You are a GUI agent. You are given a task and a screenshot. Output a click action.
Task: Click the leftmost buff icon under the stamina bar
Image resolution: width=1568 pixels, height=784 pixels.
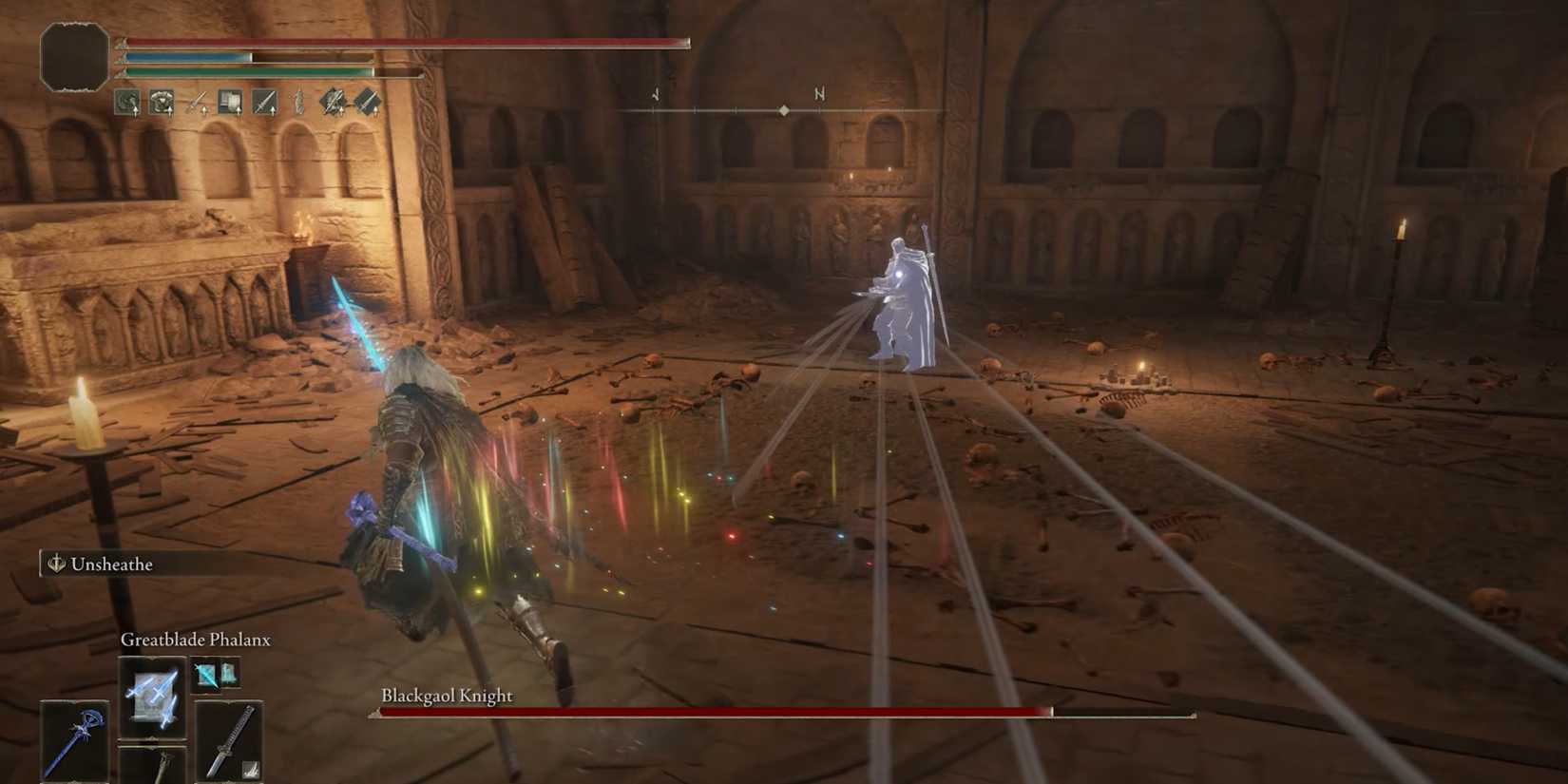coord(124,101)
